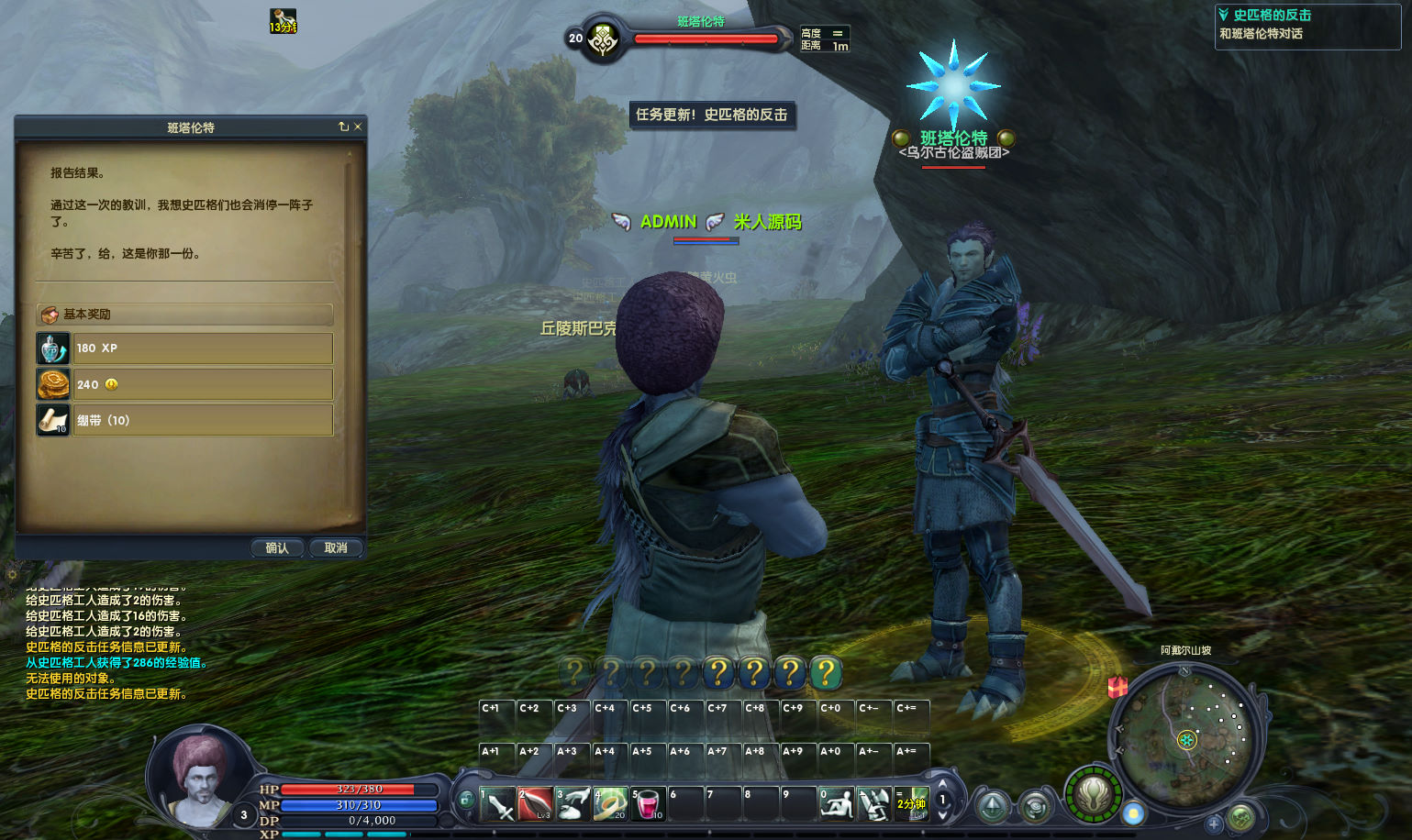Click the target 班塔伦特 frame emblem
The height and width of the screenshot is (840, 1412).
(603, 39)
